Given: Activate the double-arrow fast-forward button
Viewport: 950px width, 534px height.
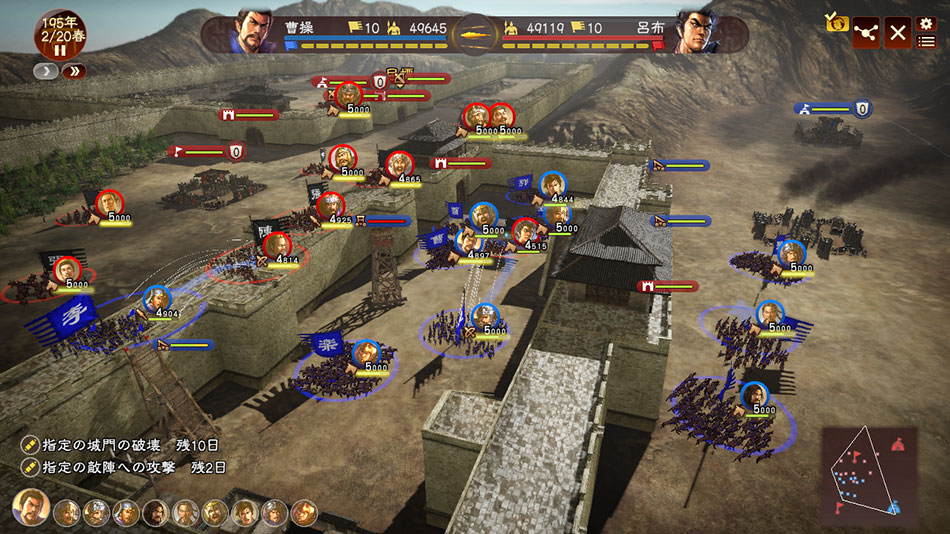Looking at the screenshot, I should coord(74,71).
